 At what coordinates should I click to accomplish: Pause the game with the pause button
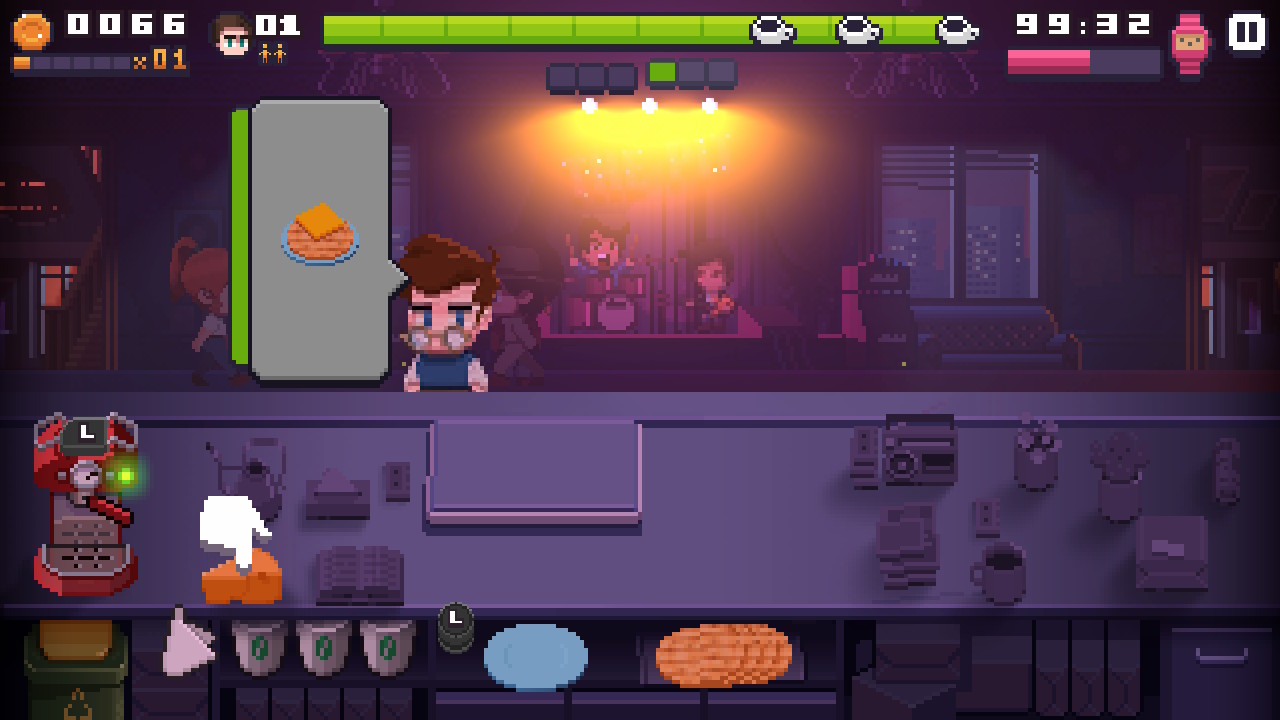pyautogui.click(x=1246, y=32)
